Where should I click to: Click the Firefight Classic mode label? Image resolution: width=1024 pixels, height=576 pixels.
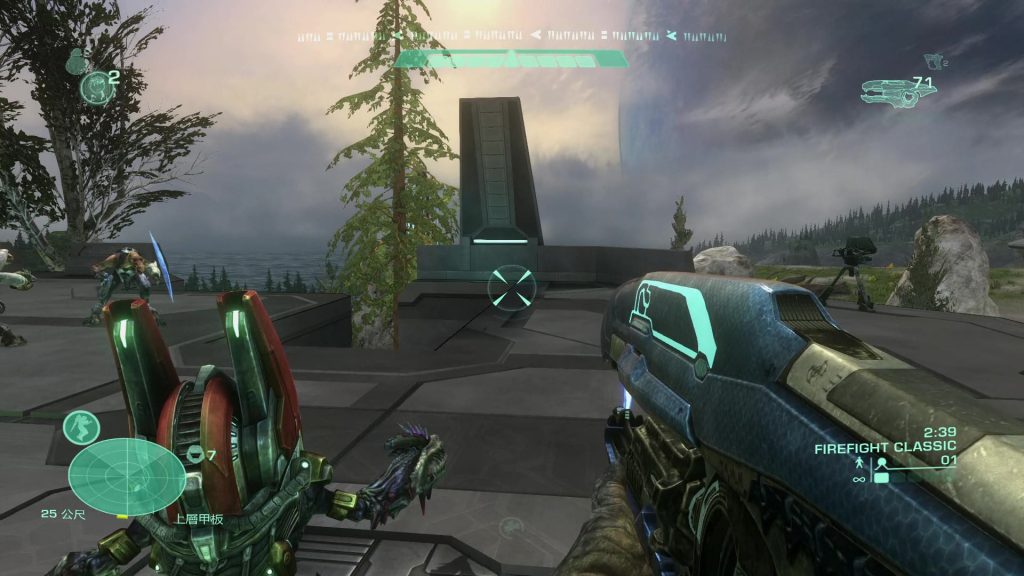[884, 446]
